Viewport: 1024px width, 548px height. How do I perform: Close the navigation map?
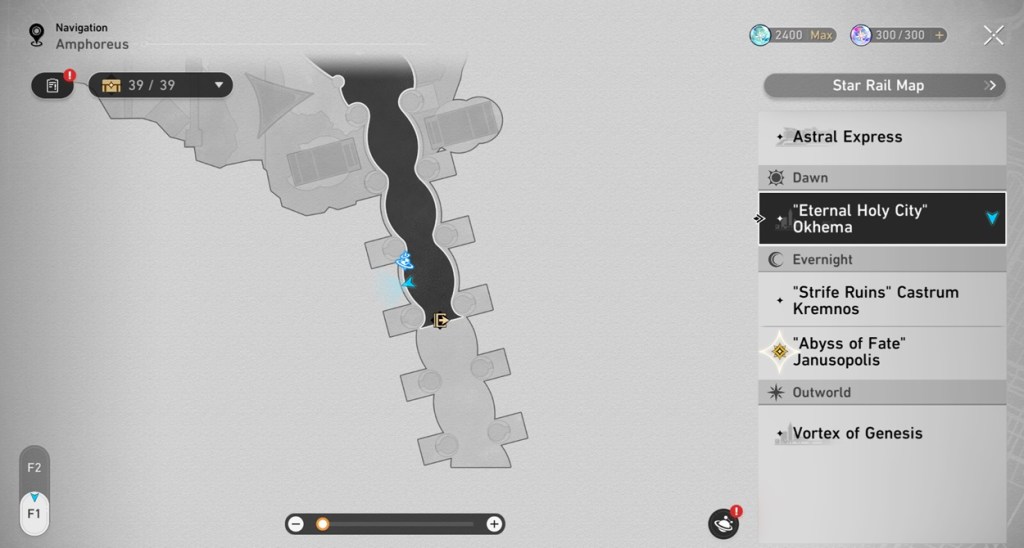[x=993, y=36]
